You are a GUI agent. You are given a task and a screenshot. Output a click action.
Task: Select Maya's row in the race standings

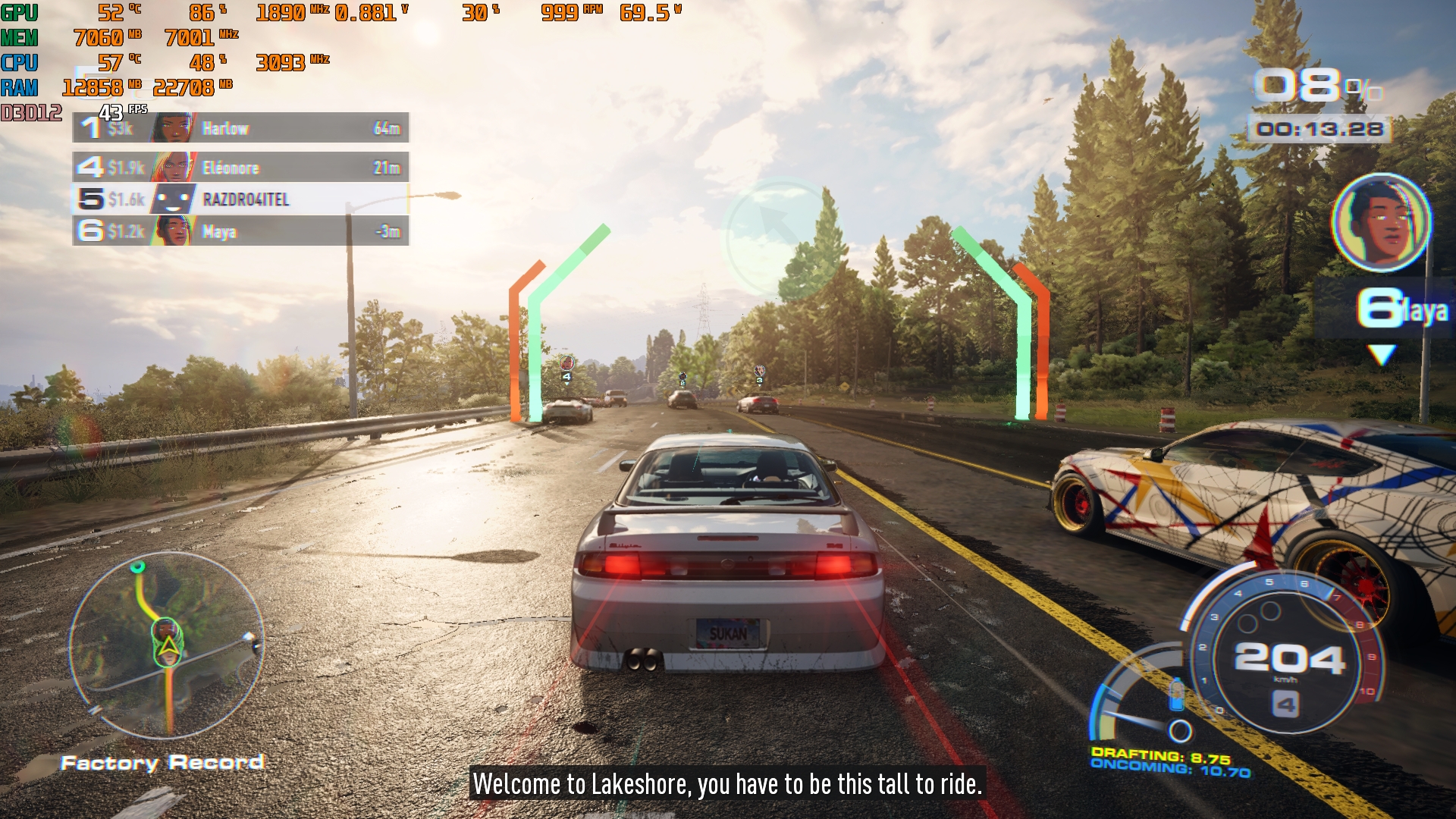pyautogui.click(x=240, y=231)
